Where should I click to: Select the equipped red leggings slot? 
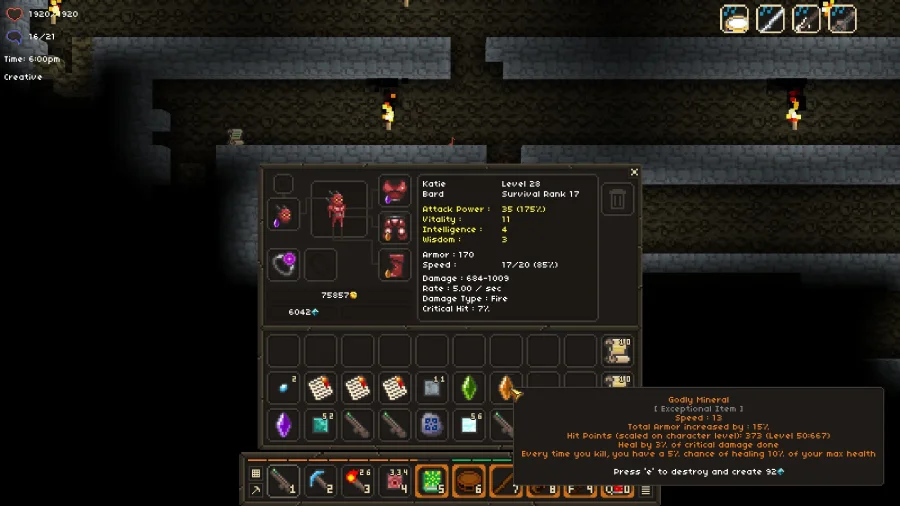click(394, 228)
